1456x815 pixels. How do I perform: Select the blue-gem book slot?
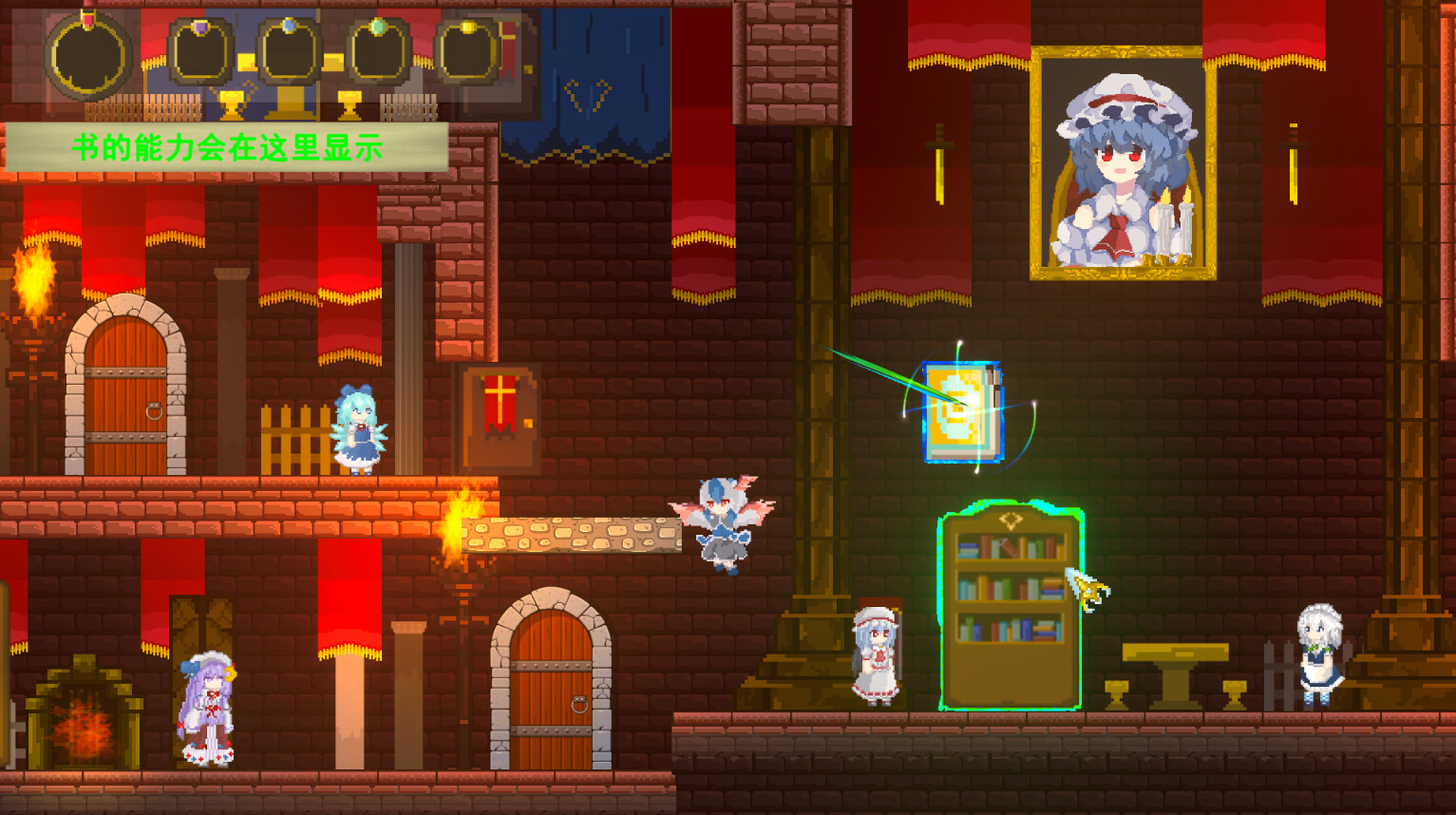click(288, 49)
